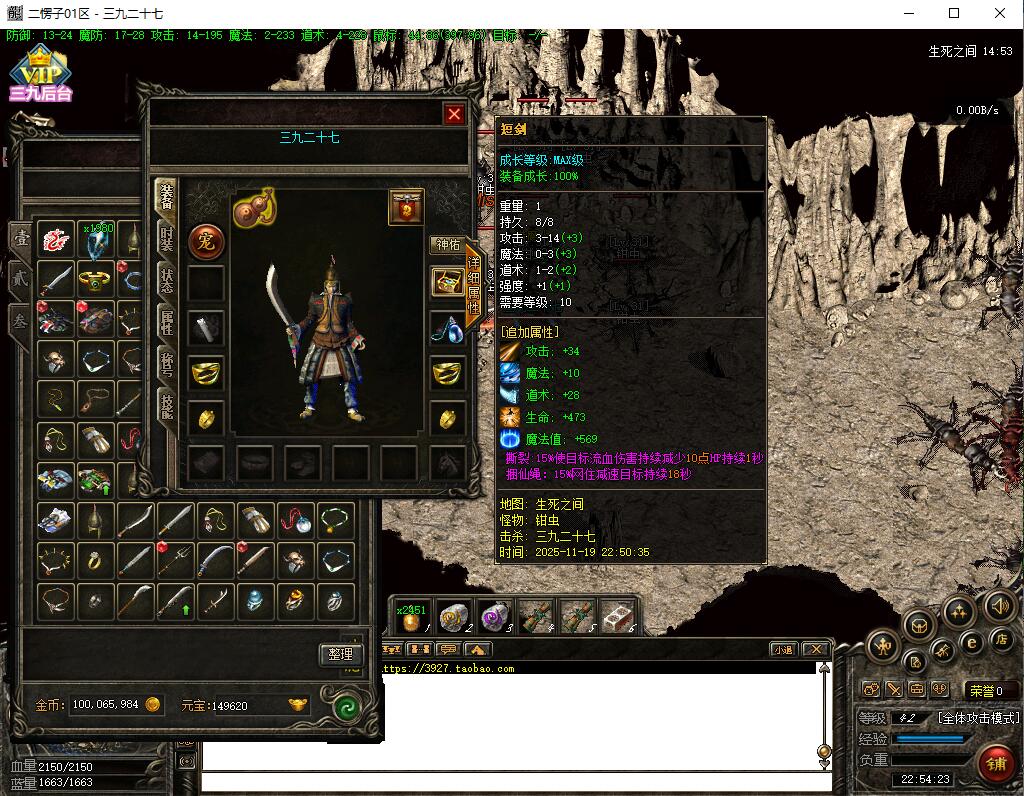Show the 技能 skills tab
Screen dimensions: 1024x796
tap(167, 406)
